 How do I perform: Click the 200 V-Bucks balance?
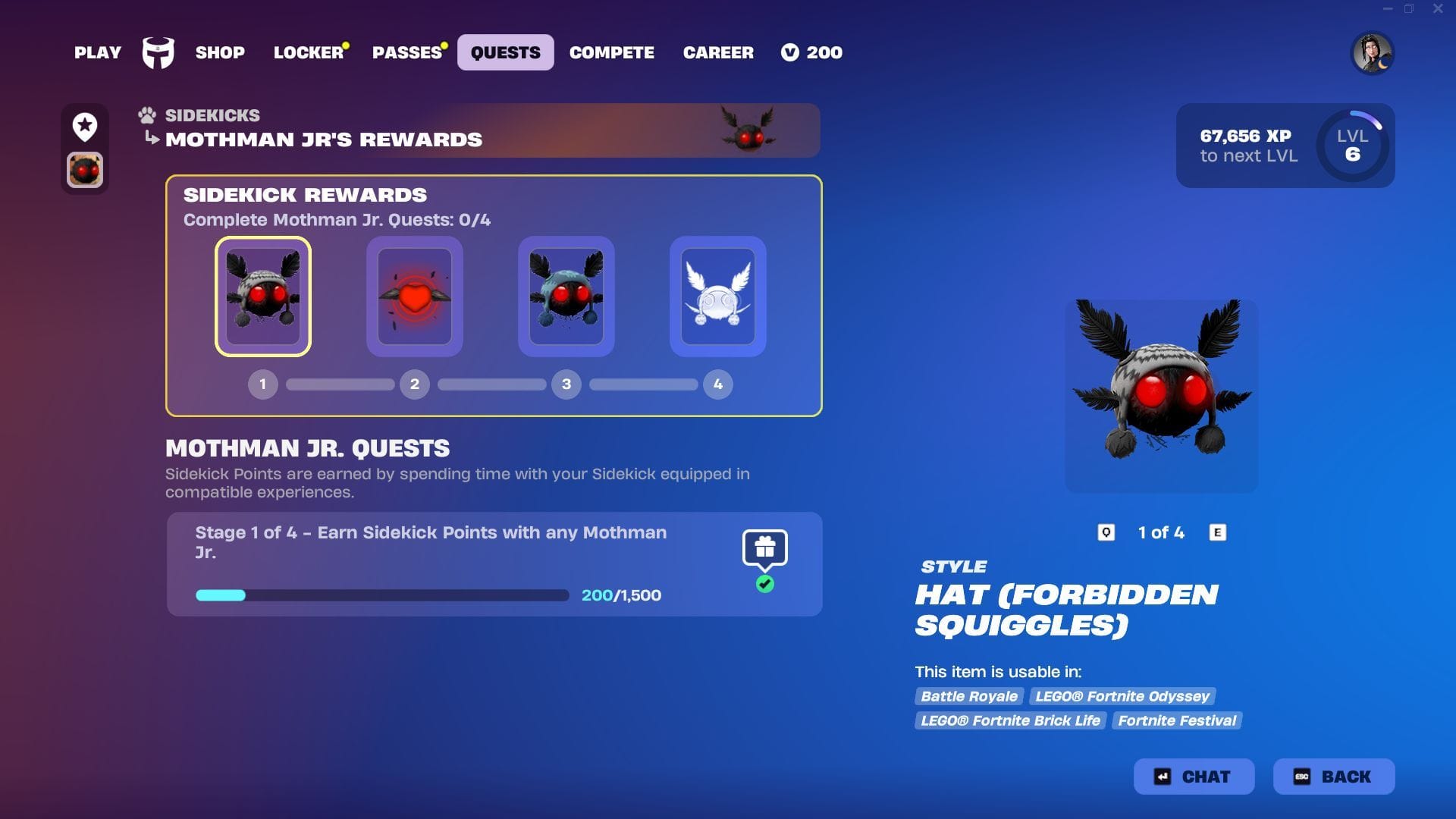pos(812,52)
